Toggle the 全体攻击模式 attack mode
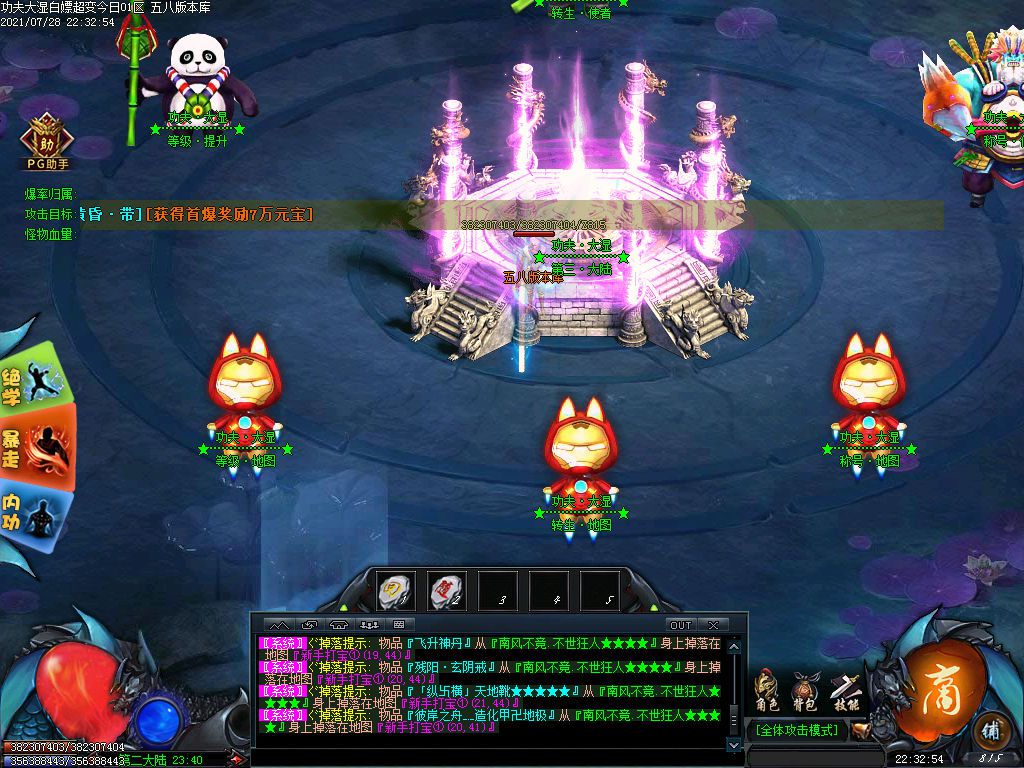The height and width of the screenshot is (768, 1024). (797, 730)
